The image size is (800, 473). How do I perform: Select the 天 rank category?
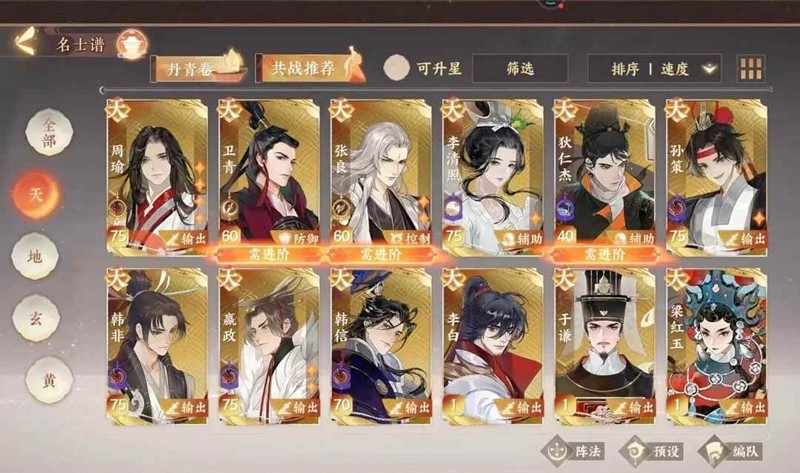35,192
